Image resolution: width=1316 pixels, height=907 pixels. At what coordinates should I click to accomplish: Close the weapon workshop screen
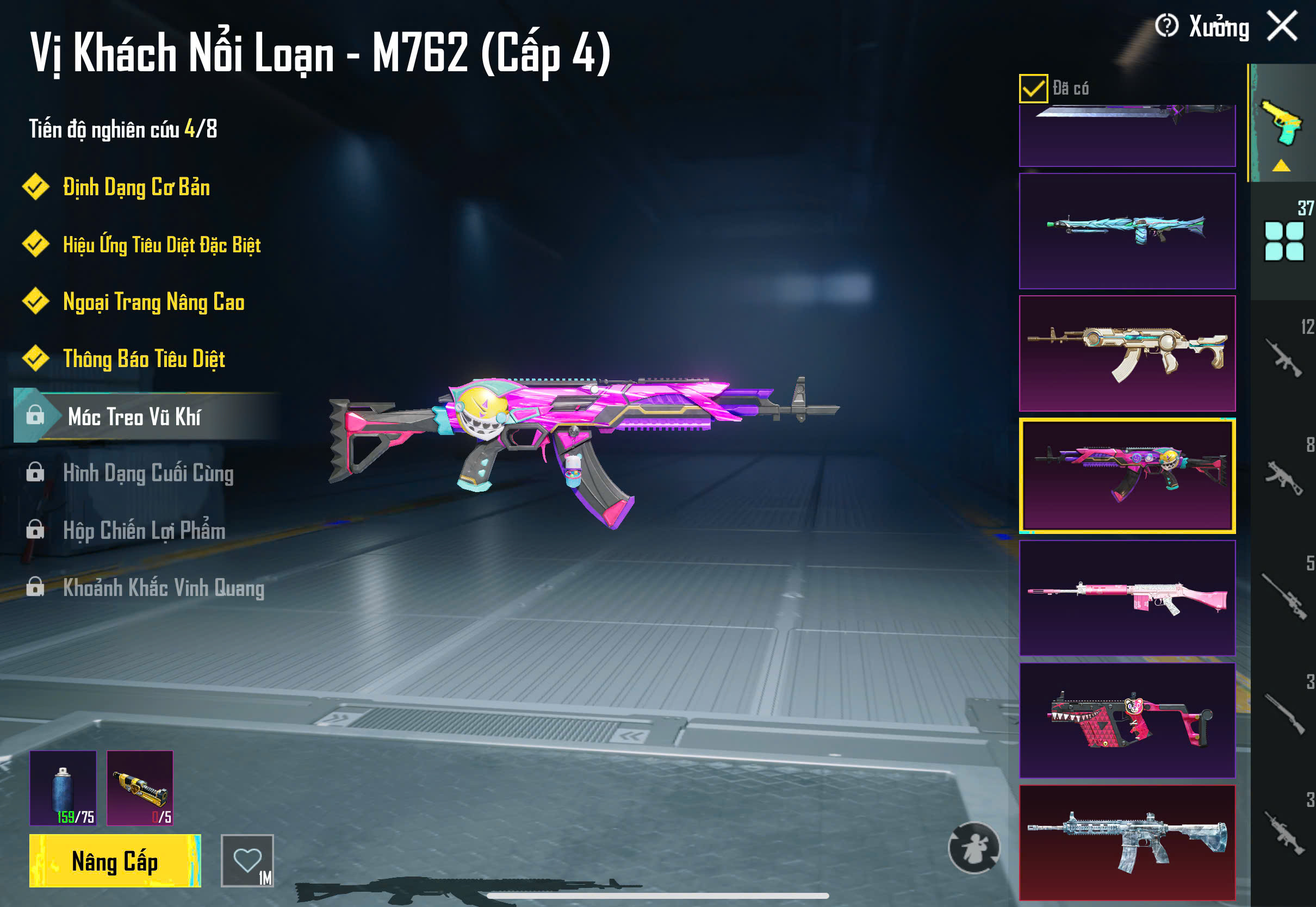click(x=1282, y=26)
